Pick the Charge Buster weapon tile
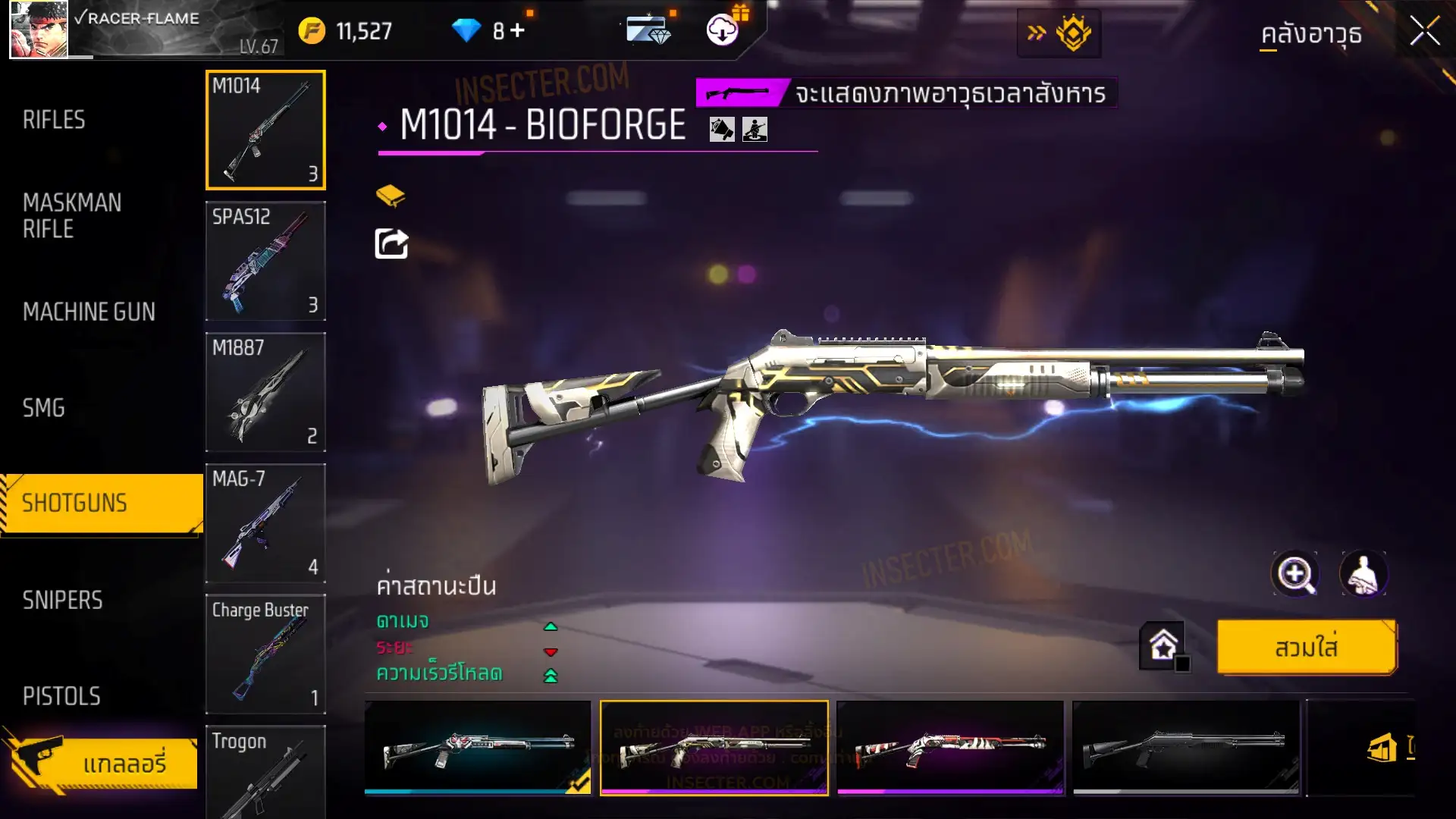 [265, 654]
